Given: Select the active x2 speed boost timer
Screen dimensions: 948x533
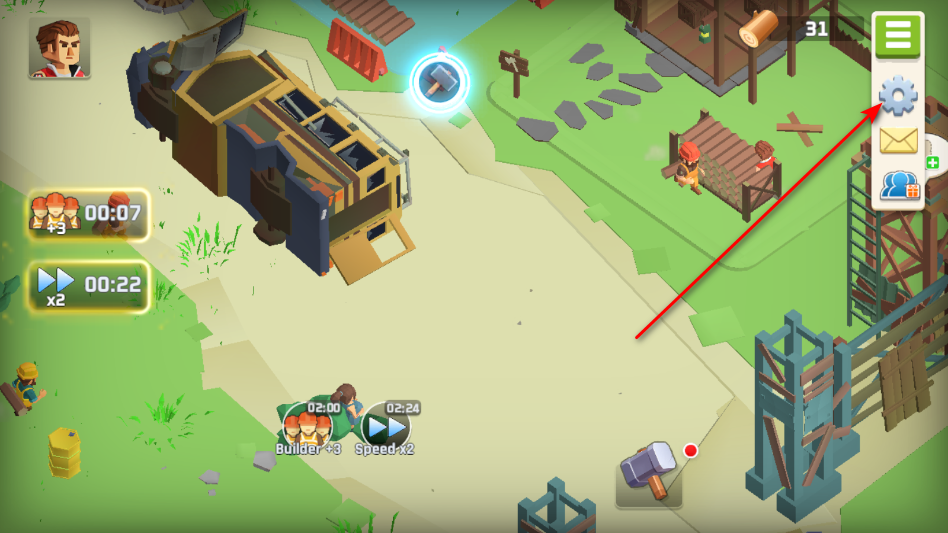Looking at the screenshot, I should 89,286.
